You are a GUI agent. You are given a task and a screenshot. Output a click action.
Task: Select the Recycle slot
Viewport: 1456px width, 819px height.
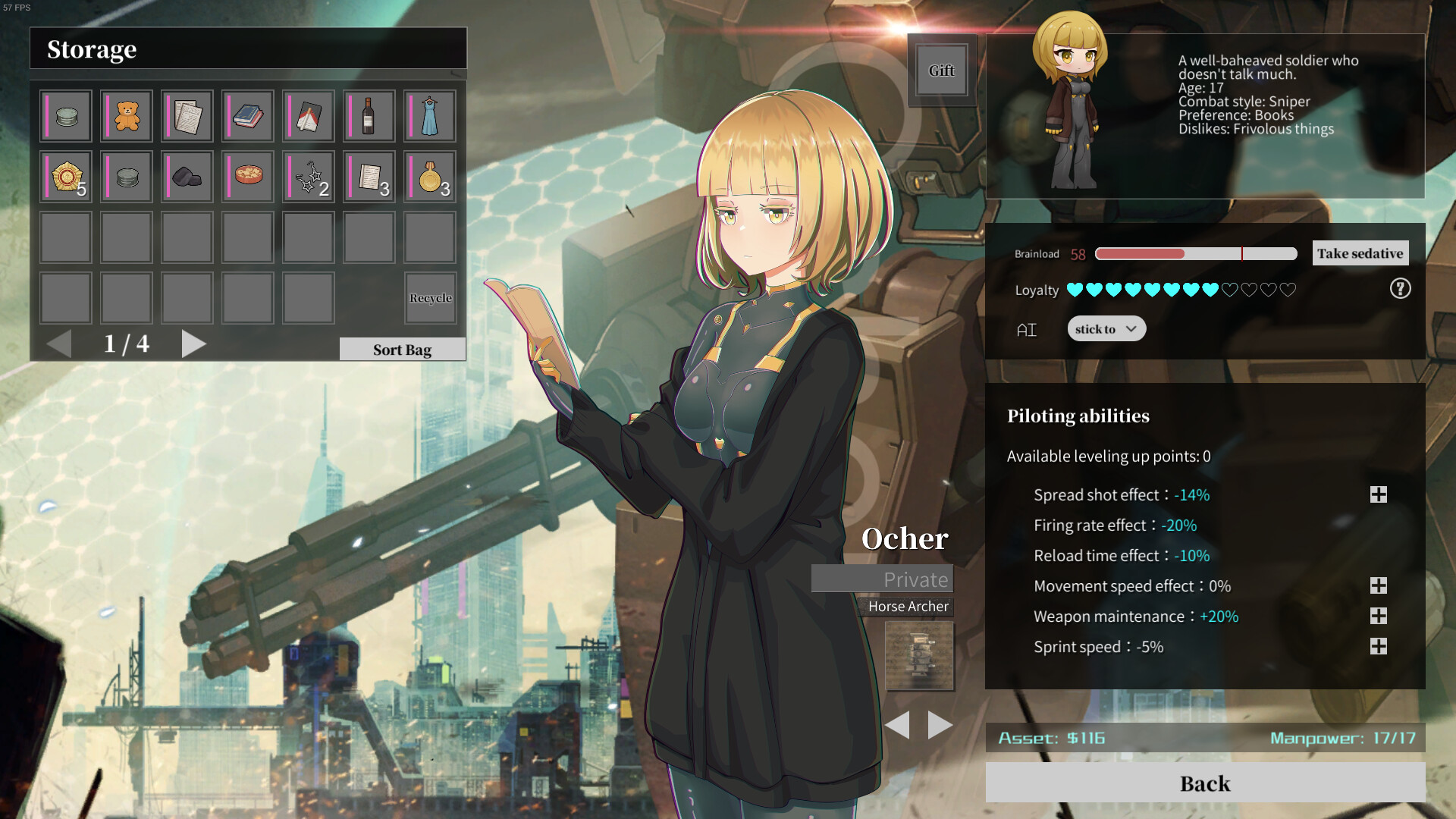tap(430, 297)
